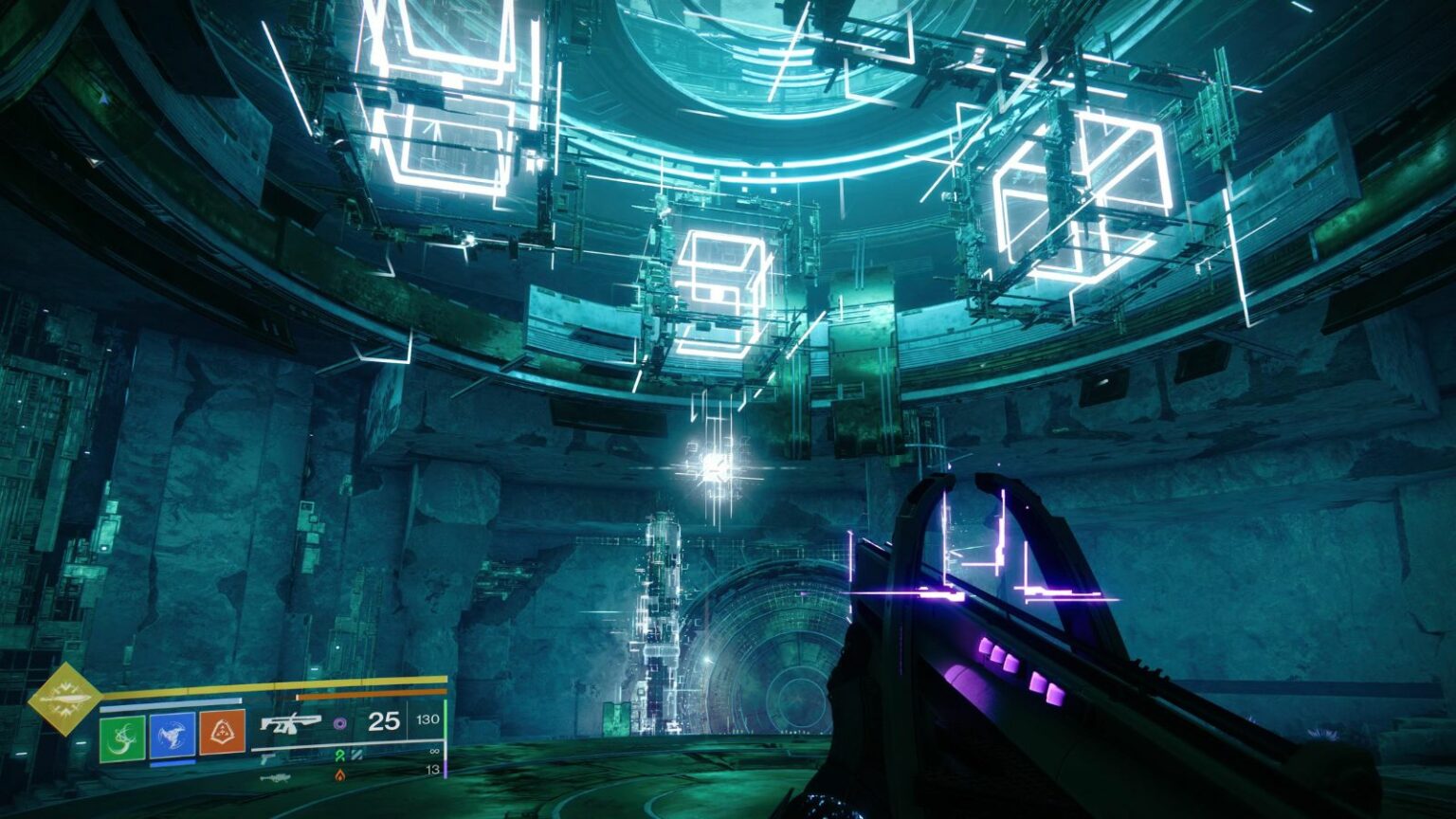Click the ammo count showing 25
The width and height of the screenshot is (1456, 819).
tap(383, 722)
